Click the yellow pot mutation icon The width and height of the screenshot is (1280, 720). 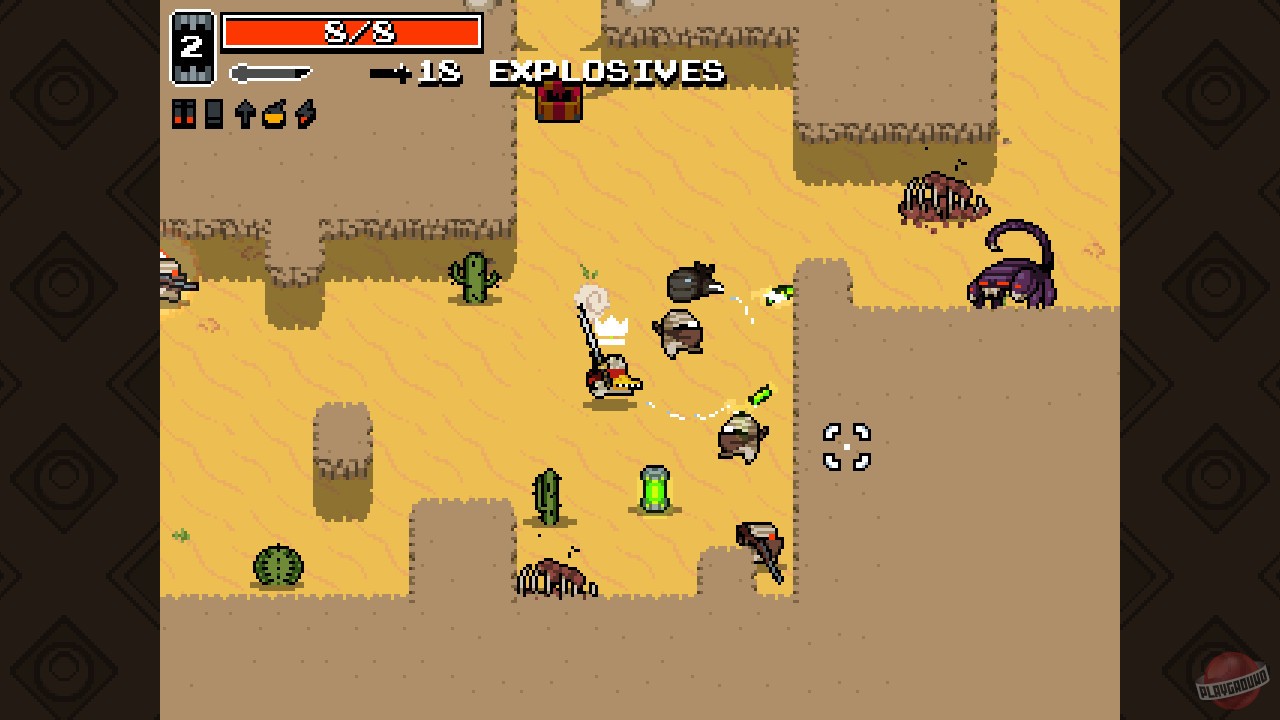[x=275, y=113]
